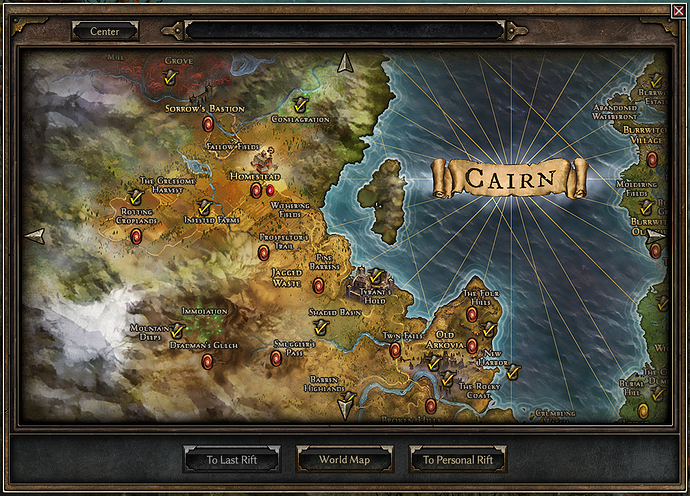The width and height of the screenshot is (690, 496).
Task: Select the Prospector's Trail rift marker
Action: click(x=264, y=253)
